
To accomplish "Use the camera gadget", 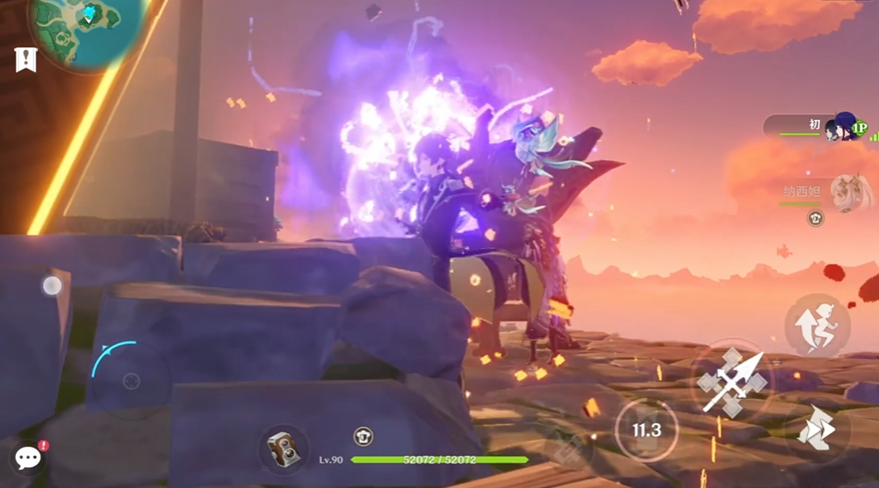I will [x=284, y=449].
